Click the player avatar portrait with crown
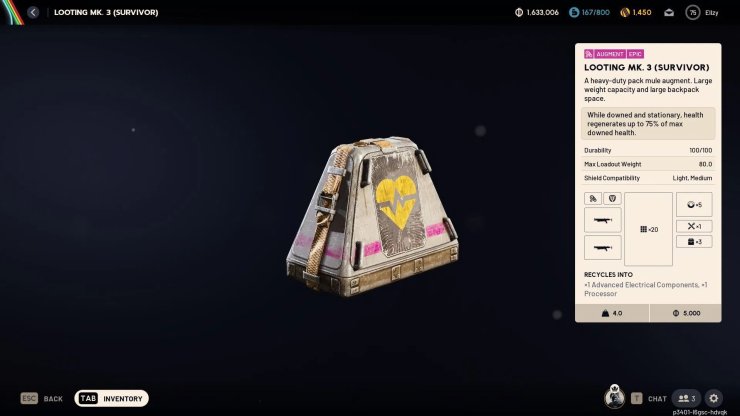Viewport: 740px width, 416px height. [x=614, y=398]
